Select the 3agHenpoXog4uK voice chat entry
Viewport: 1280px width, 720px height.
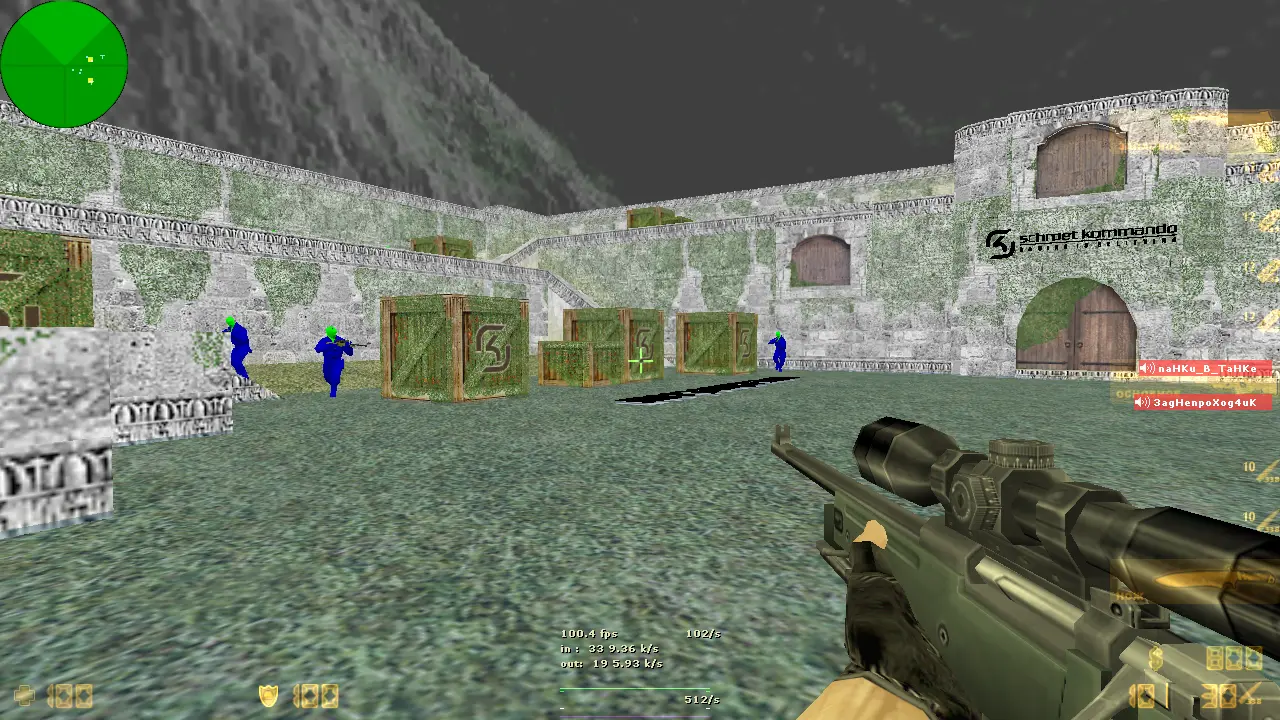[x=1203, y=402]
